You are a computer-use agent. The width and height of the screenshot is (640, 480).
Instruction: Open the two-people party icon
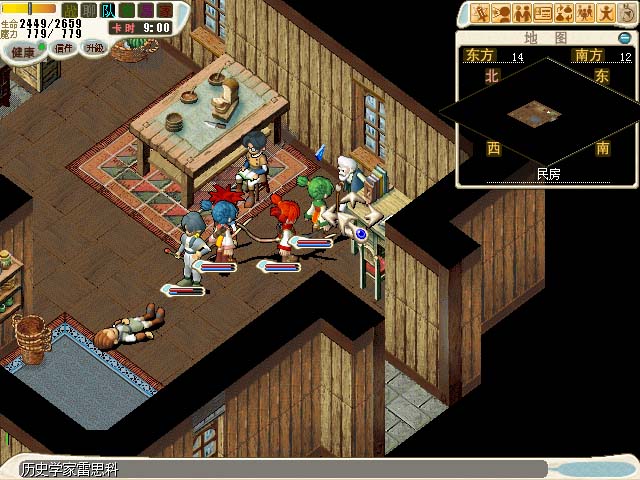pos(522,14)
